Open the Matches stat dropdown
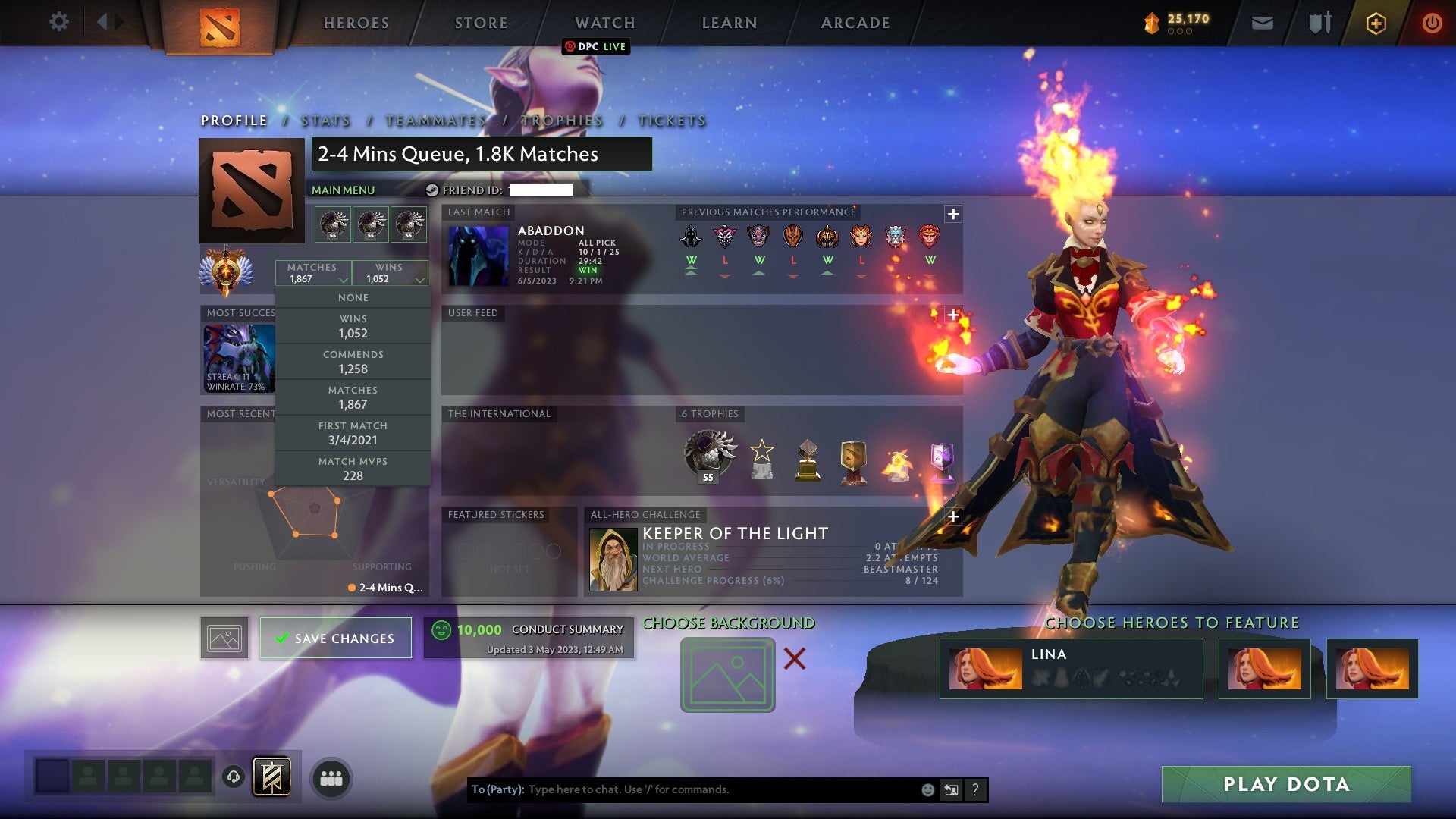1456x819 pixels. click(x=313, y=273)
